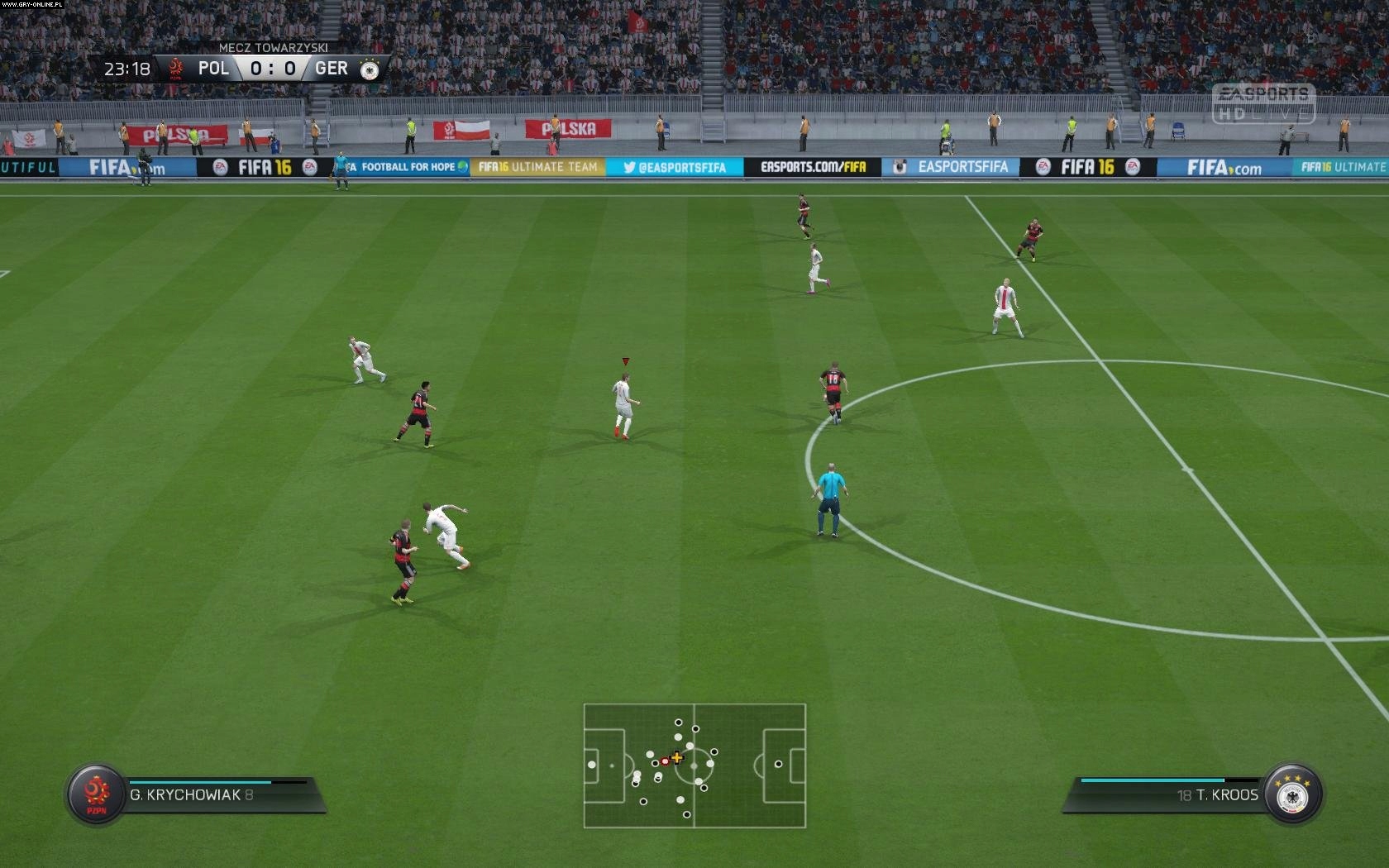Select the G. Krychowiak player name panel
This screenshot has width=1389, height=868.
[219, 794]
